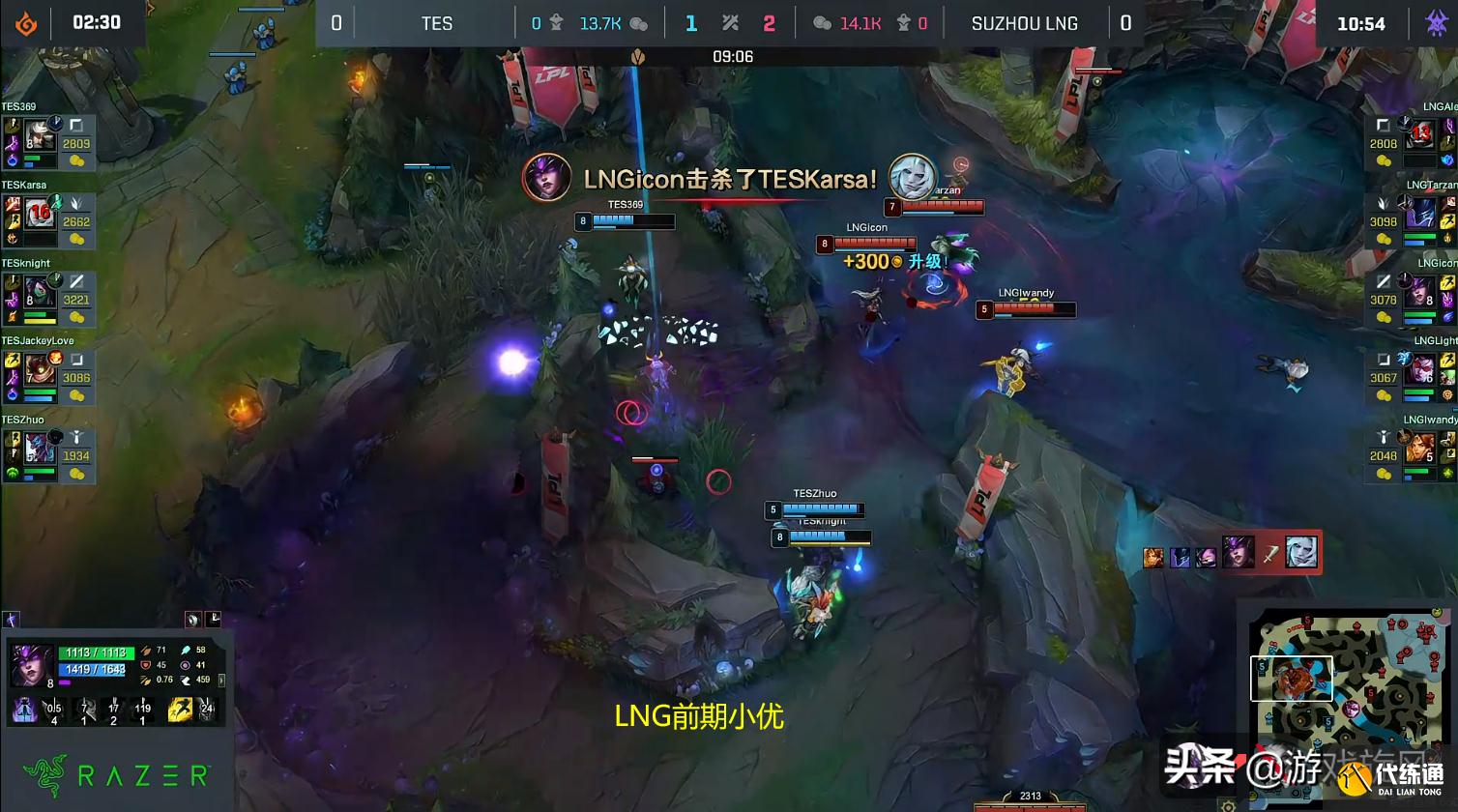Click the TES team name in the scoreboard
The height and width of the screenshot is (812, 1458).
click(x=436, y=22)
